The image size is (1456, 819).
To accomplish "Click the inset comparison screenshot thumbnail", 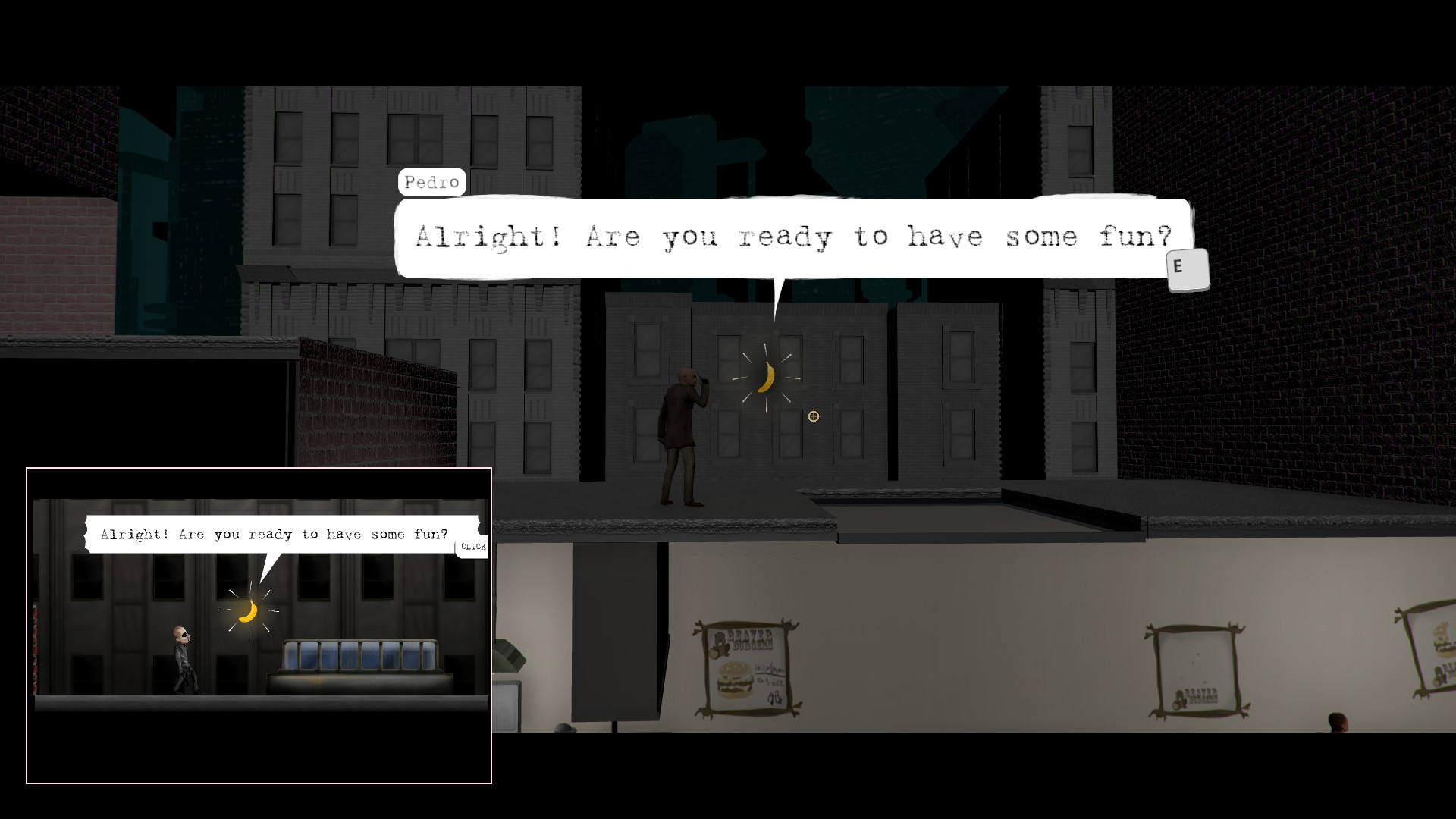I will (259, 624).
